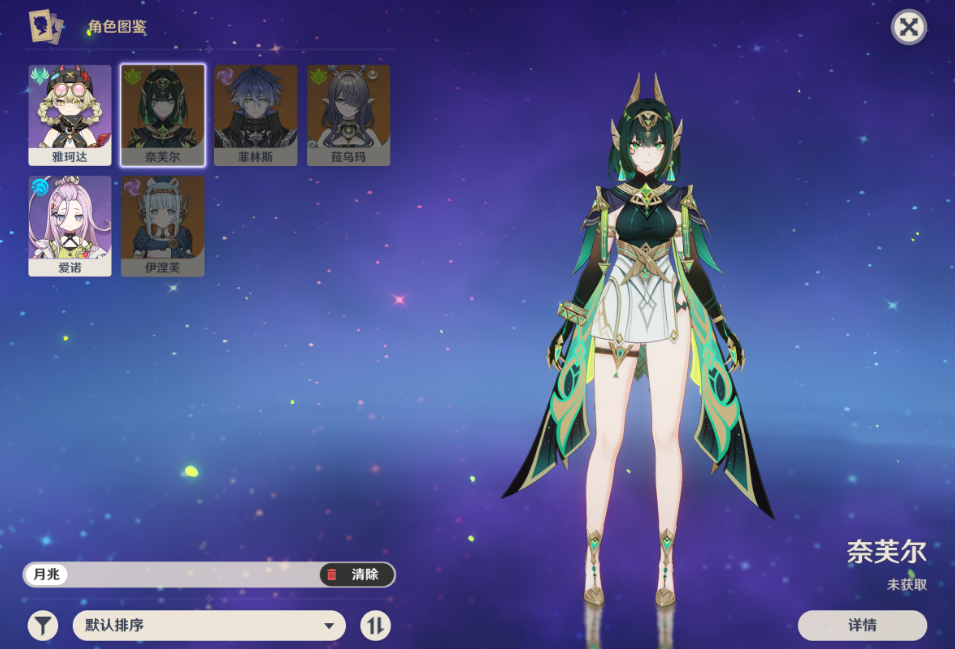Viewport: 955px width, 649px height.
Task: Select the 雅珂达 character card
Action: (70, 114)
